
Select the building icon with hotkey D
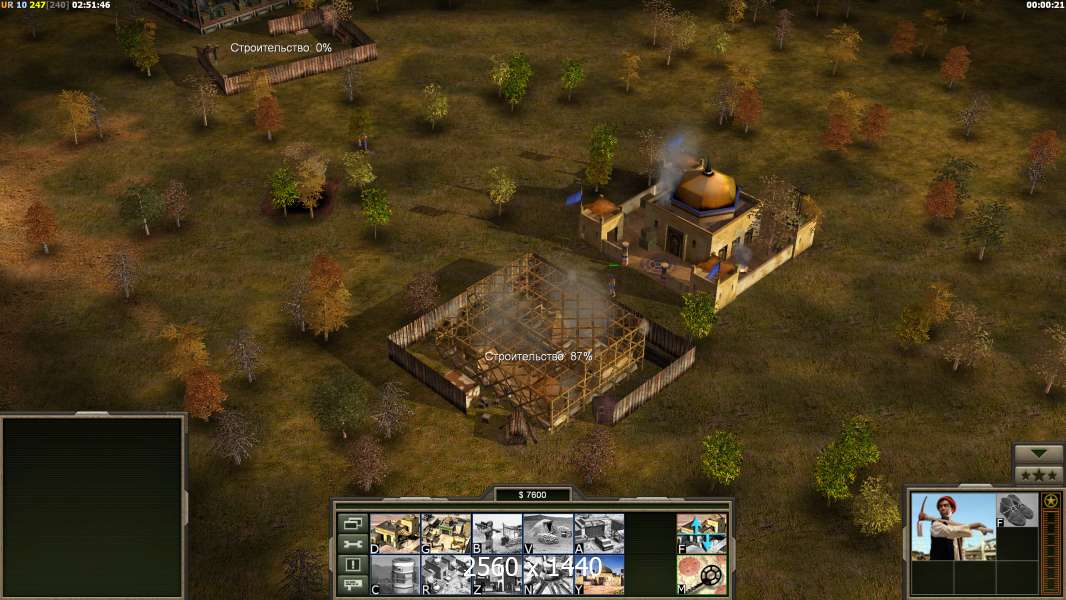[394, 533]
